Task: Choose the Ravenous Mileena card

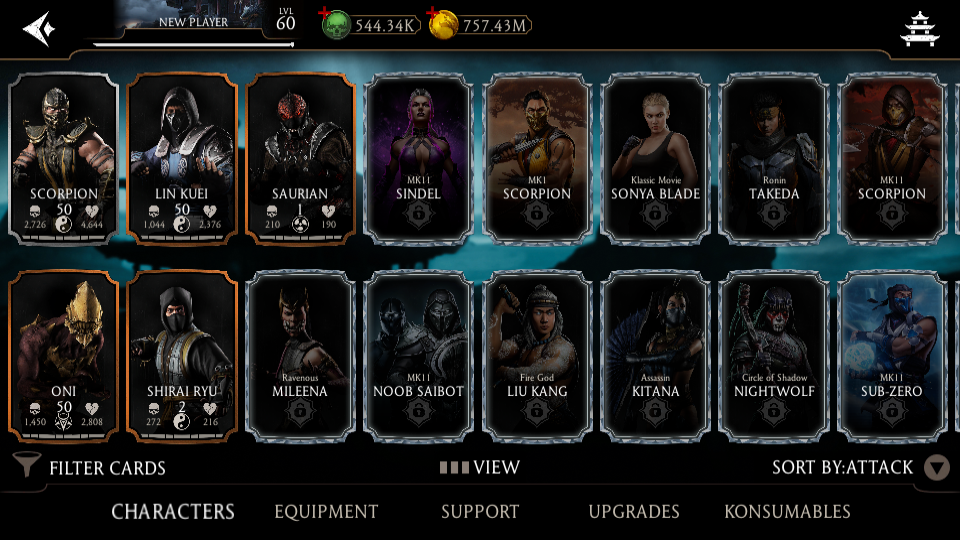Action: click(300, 357)
